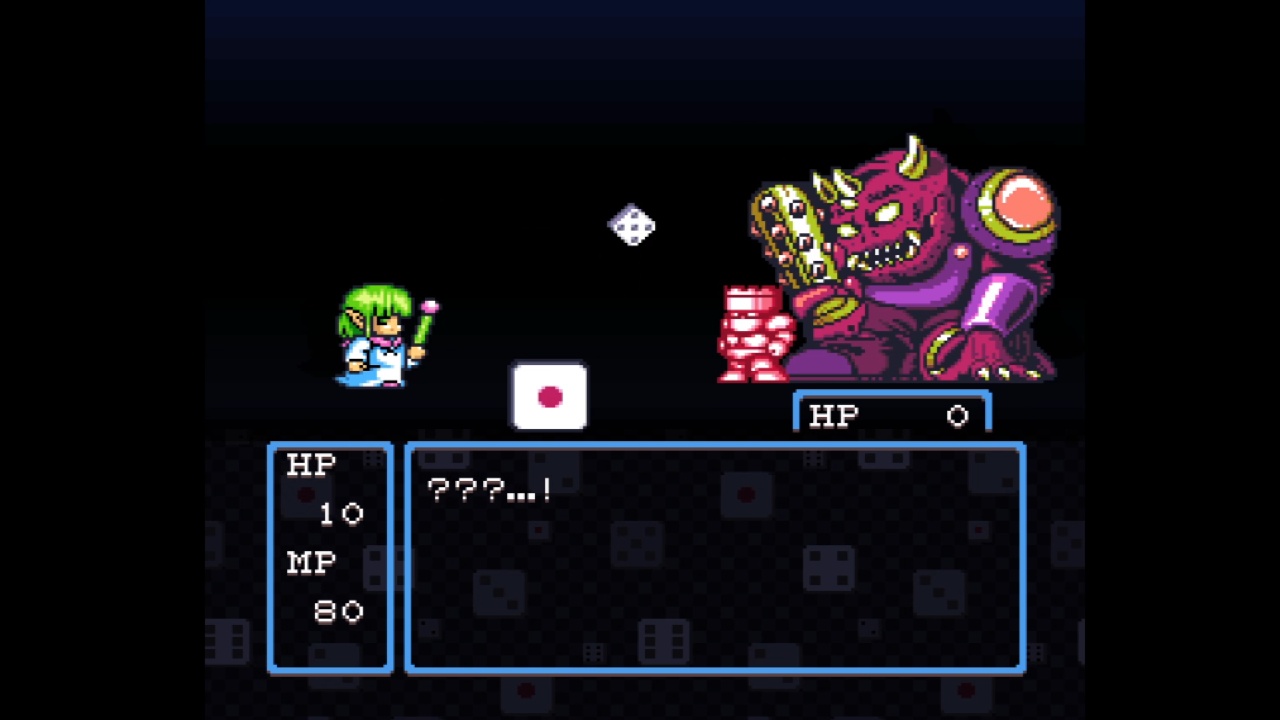Select the MP value of 80
The width and height of the screenshot is (1280, 720).
pos(337,612)
